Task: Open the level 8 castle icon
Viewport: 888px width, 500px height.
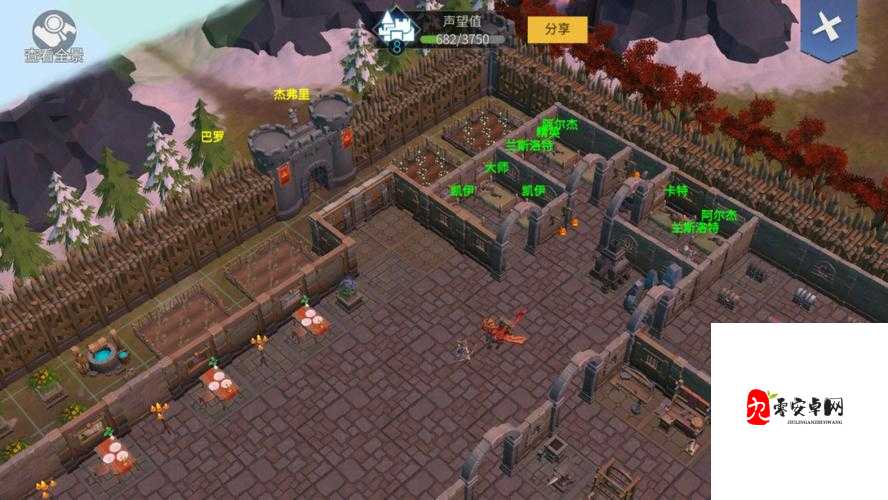Action: (397, 28)
